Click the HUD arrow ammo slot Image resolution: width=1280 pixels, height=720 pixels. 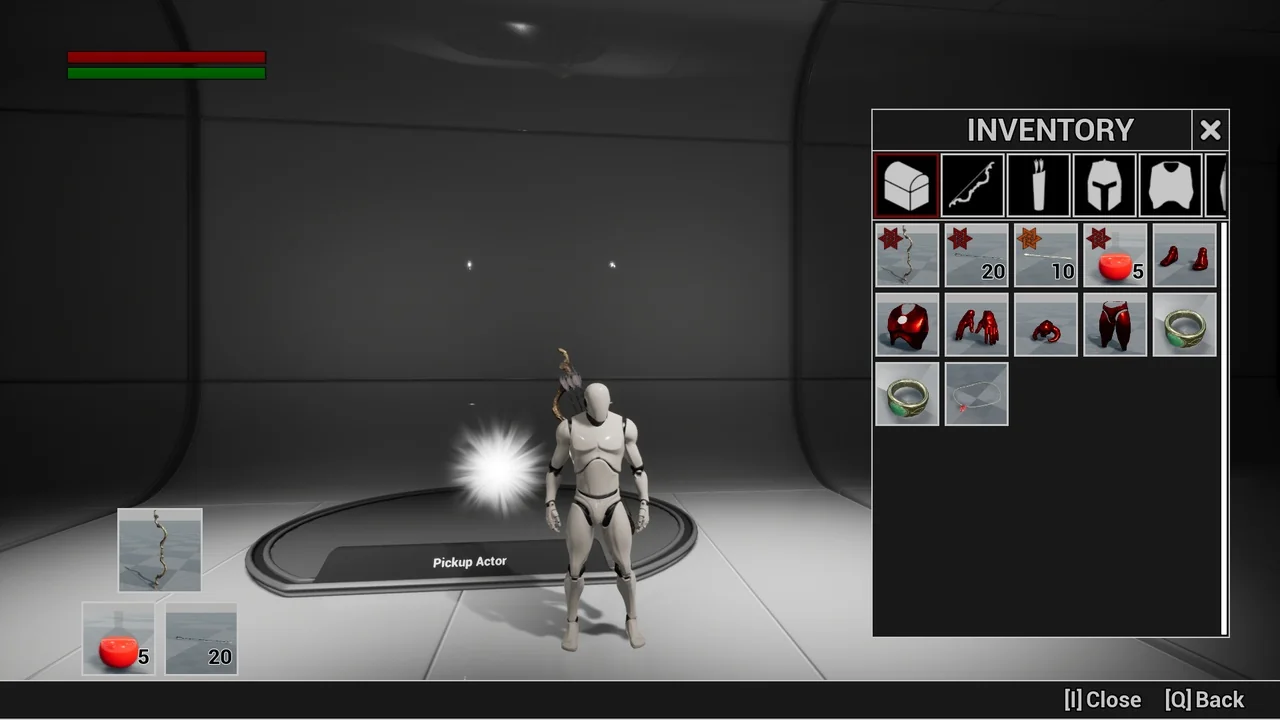[201, 638]
